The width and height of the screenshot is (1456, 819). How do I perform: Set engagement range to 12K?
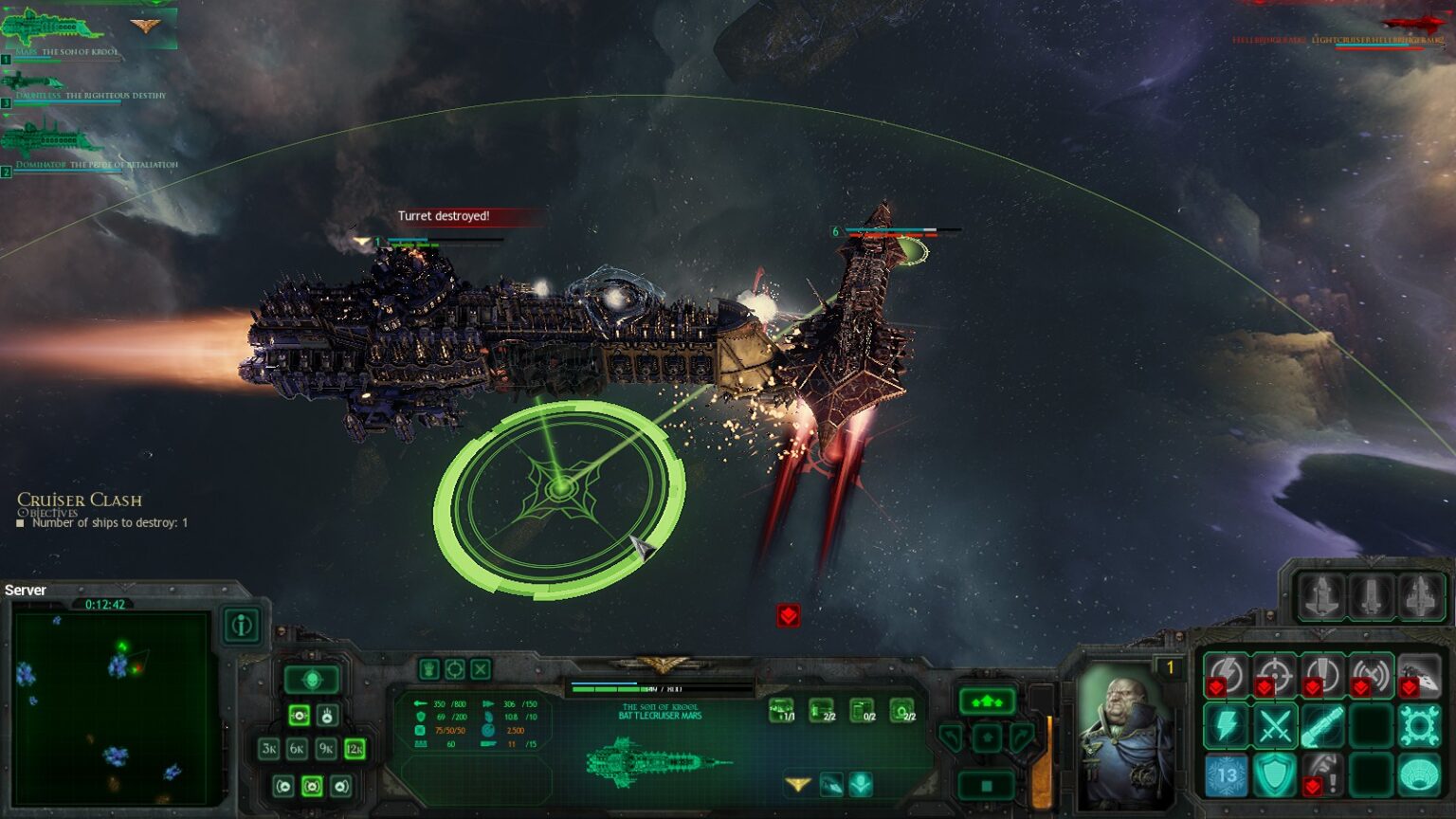[355, 749]
